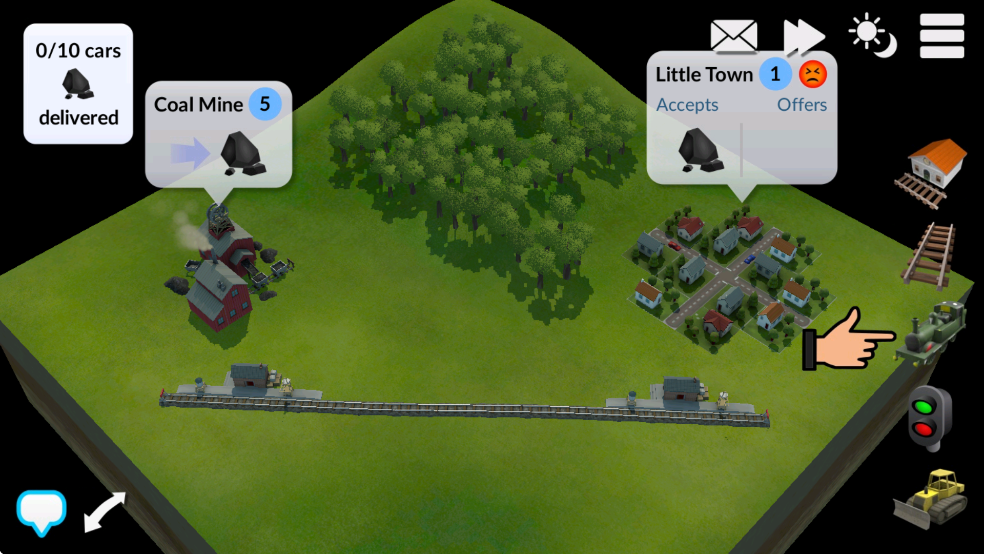
Task: Toggle the day and night mode
Action: click(x=872, y=36)
